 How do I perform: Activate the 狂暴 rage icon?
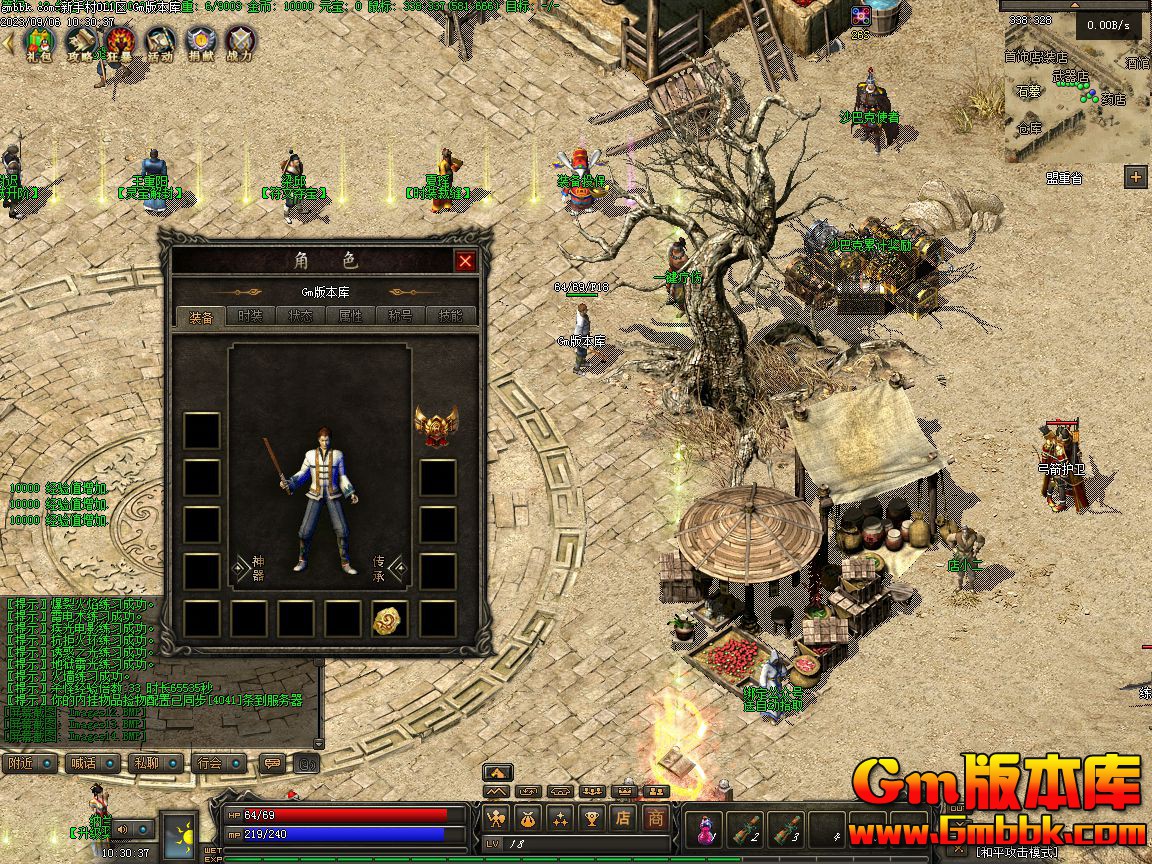120,42
